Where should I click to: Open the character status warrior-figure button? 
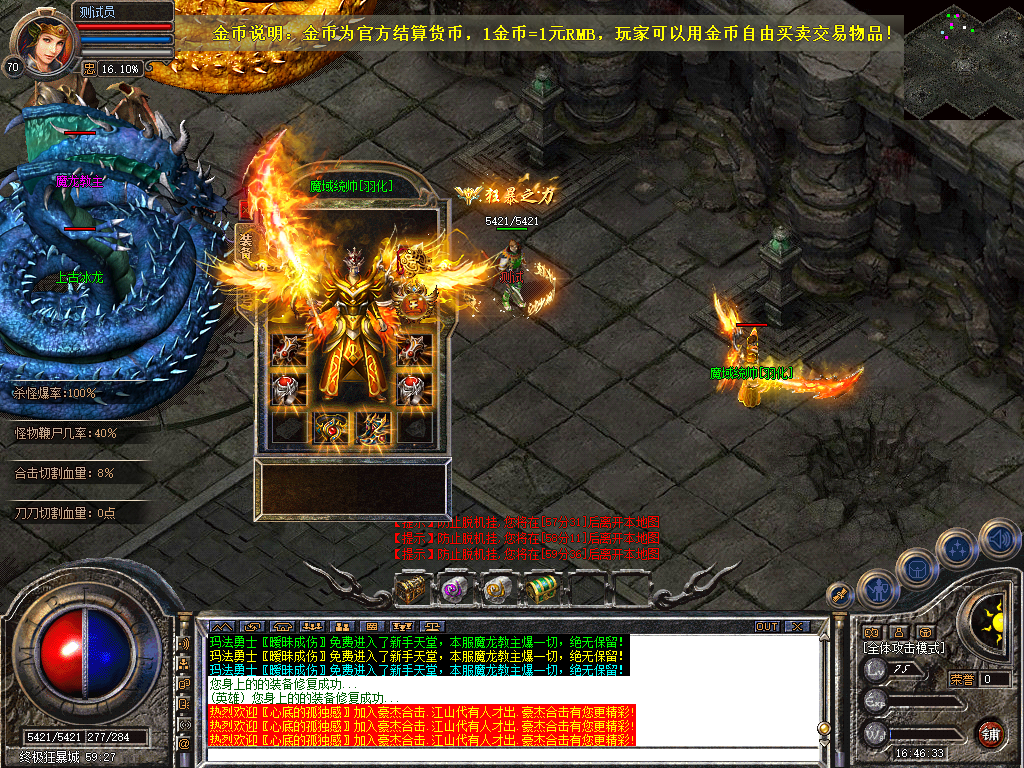(x=877, y=589)
